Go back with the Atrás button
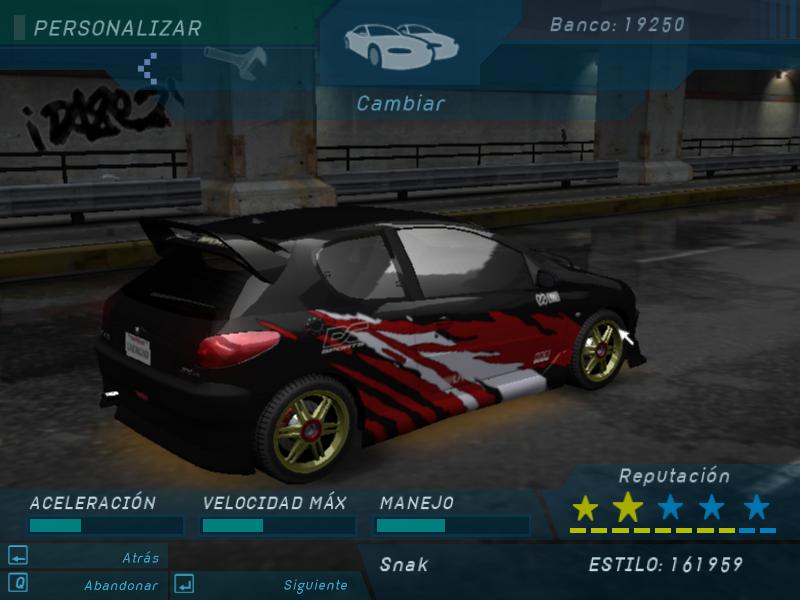 [x=85, y=557]
